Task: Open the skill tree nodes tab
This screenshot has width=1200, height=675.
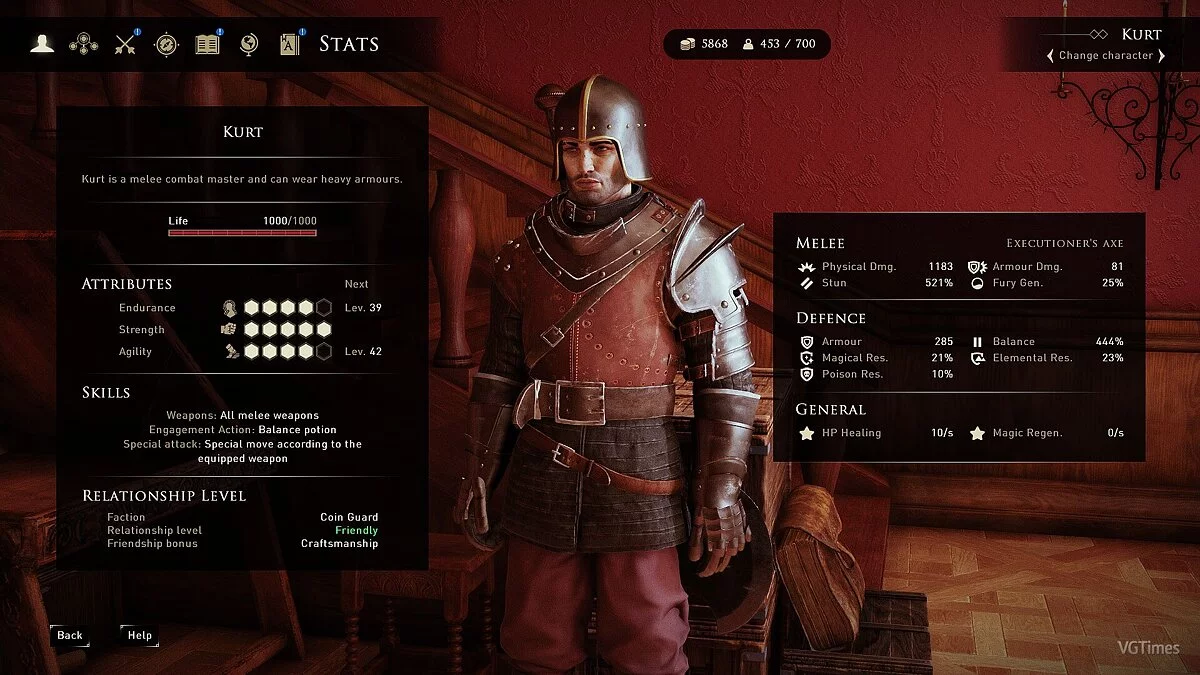Action: (83, 44)
